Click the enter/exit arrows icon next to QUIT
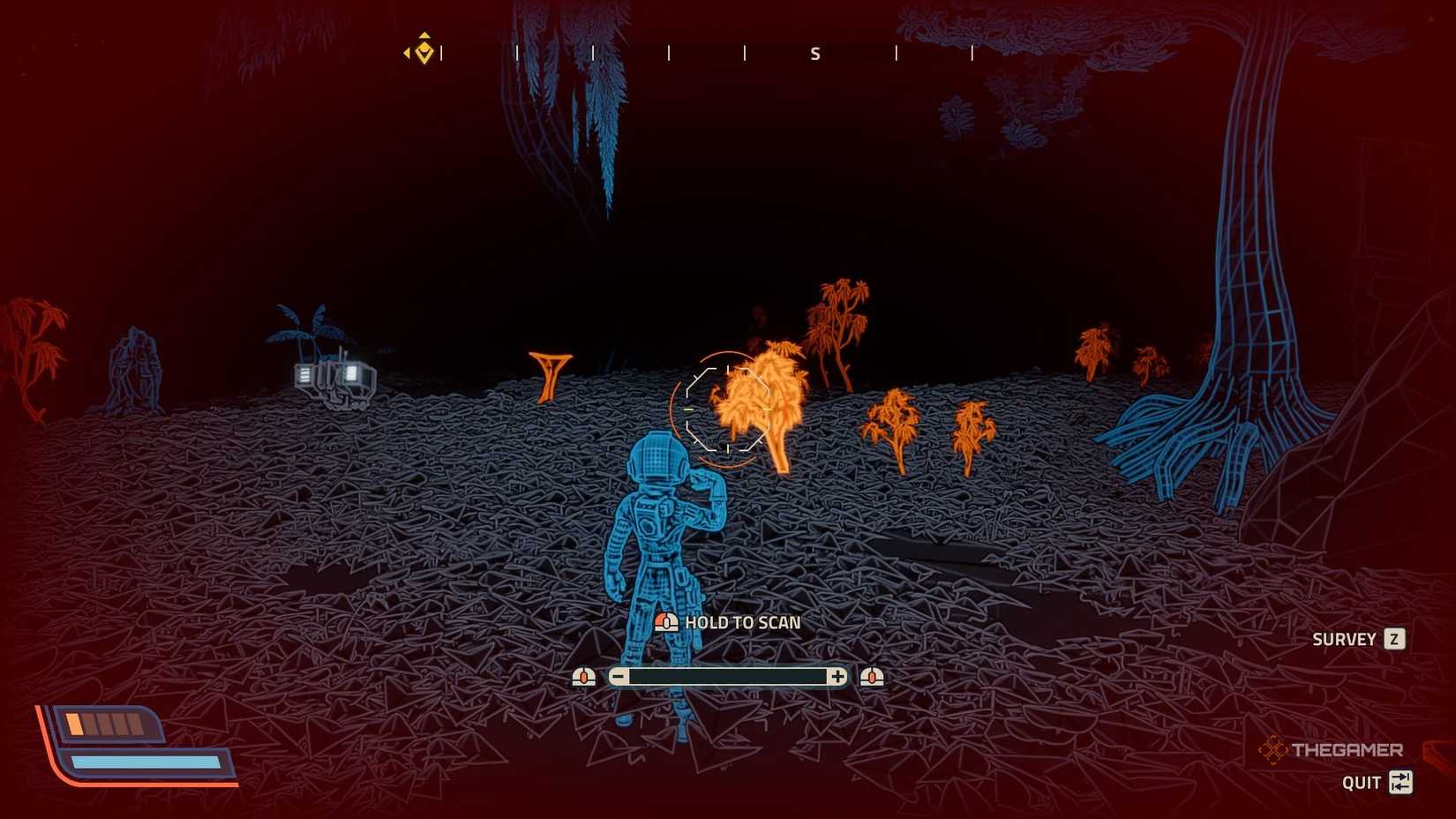 pos(1401,782)
